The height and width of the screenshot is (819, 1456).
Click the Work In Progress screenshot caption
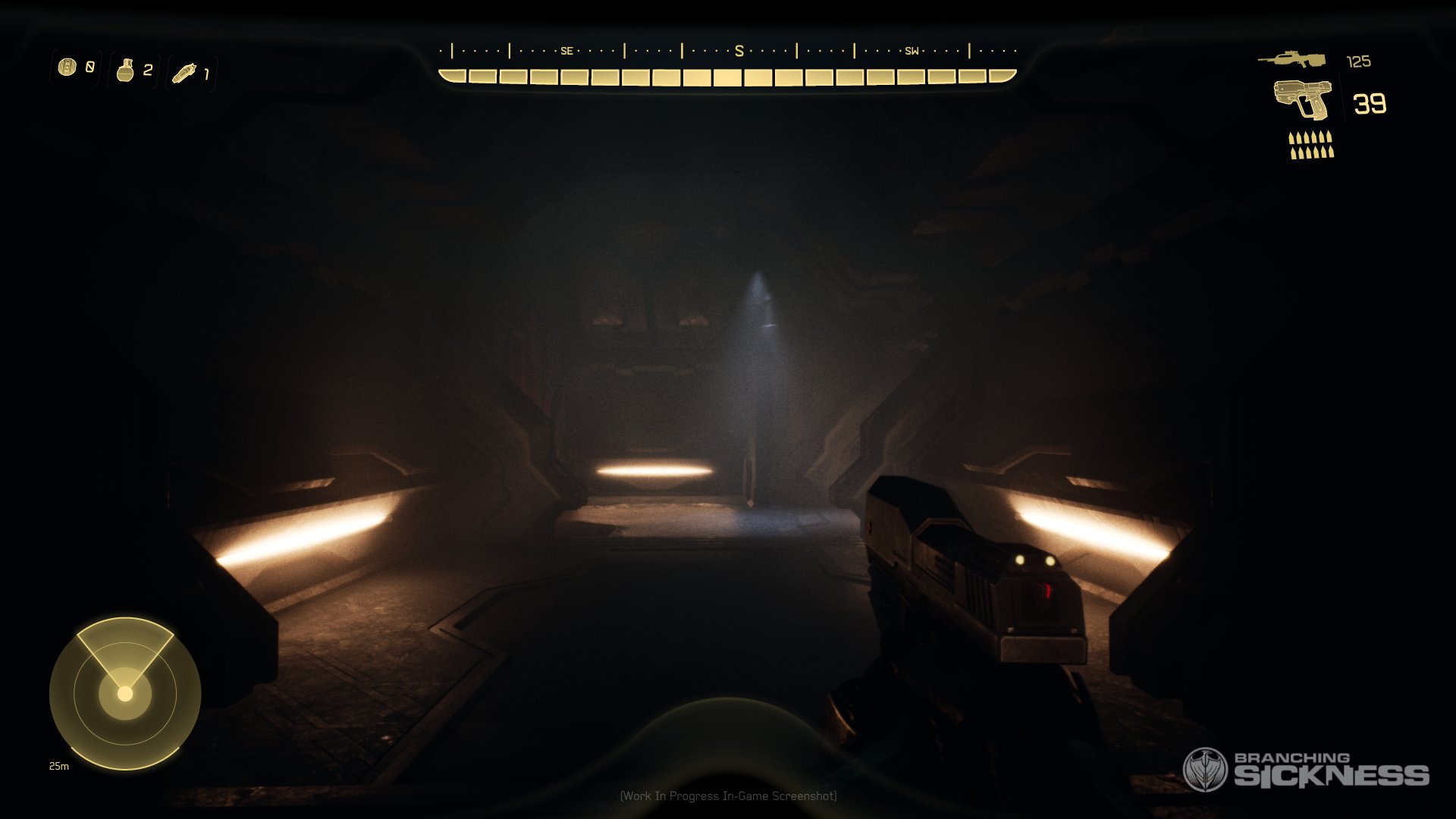(x=728, y=797)
